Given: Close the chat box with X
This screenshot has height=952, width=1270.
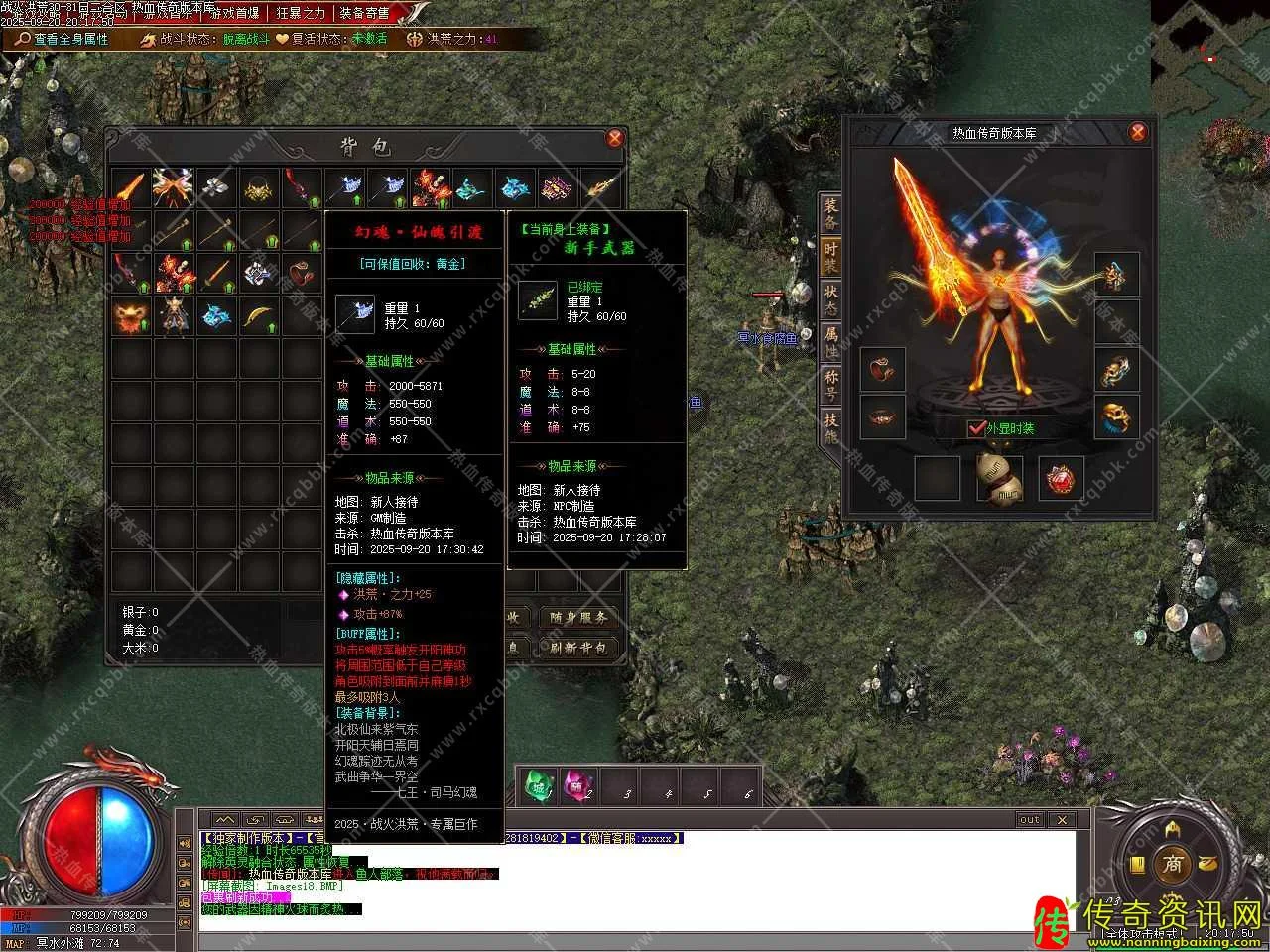Looking at the screenshot, I should [x=1062, y=819].
